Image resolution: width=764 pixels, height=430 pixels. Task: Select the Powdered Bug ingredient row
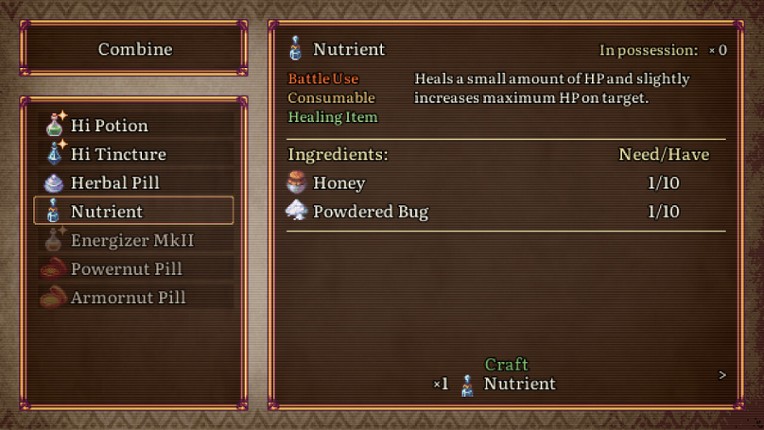click(x=505, y=211)
